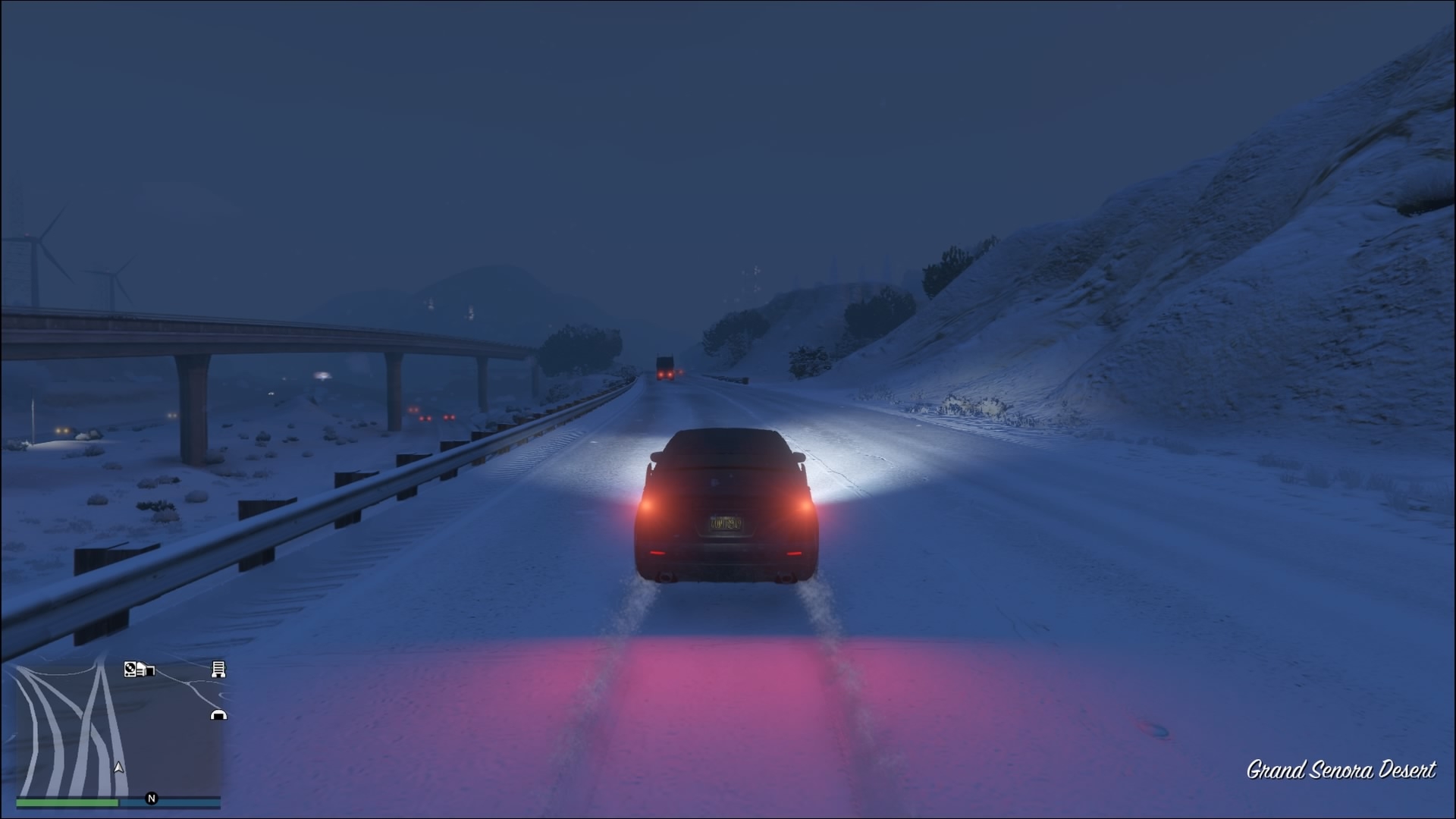1456x819 pixels.
Task: Click the north compass marker N
Action: pos(152,798)
